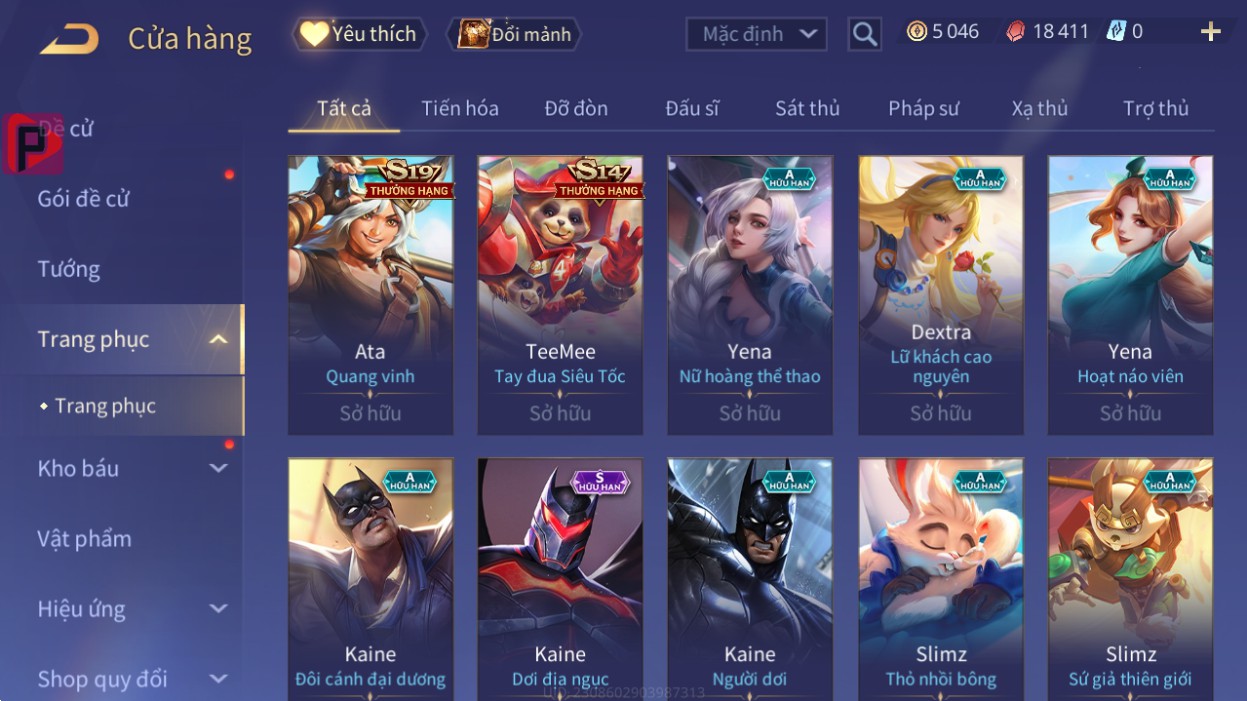This screenshot has height=701, width=1247.
Task: View the Trợ thủ tab
Action: (1155, 108)
